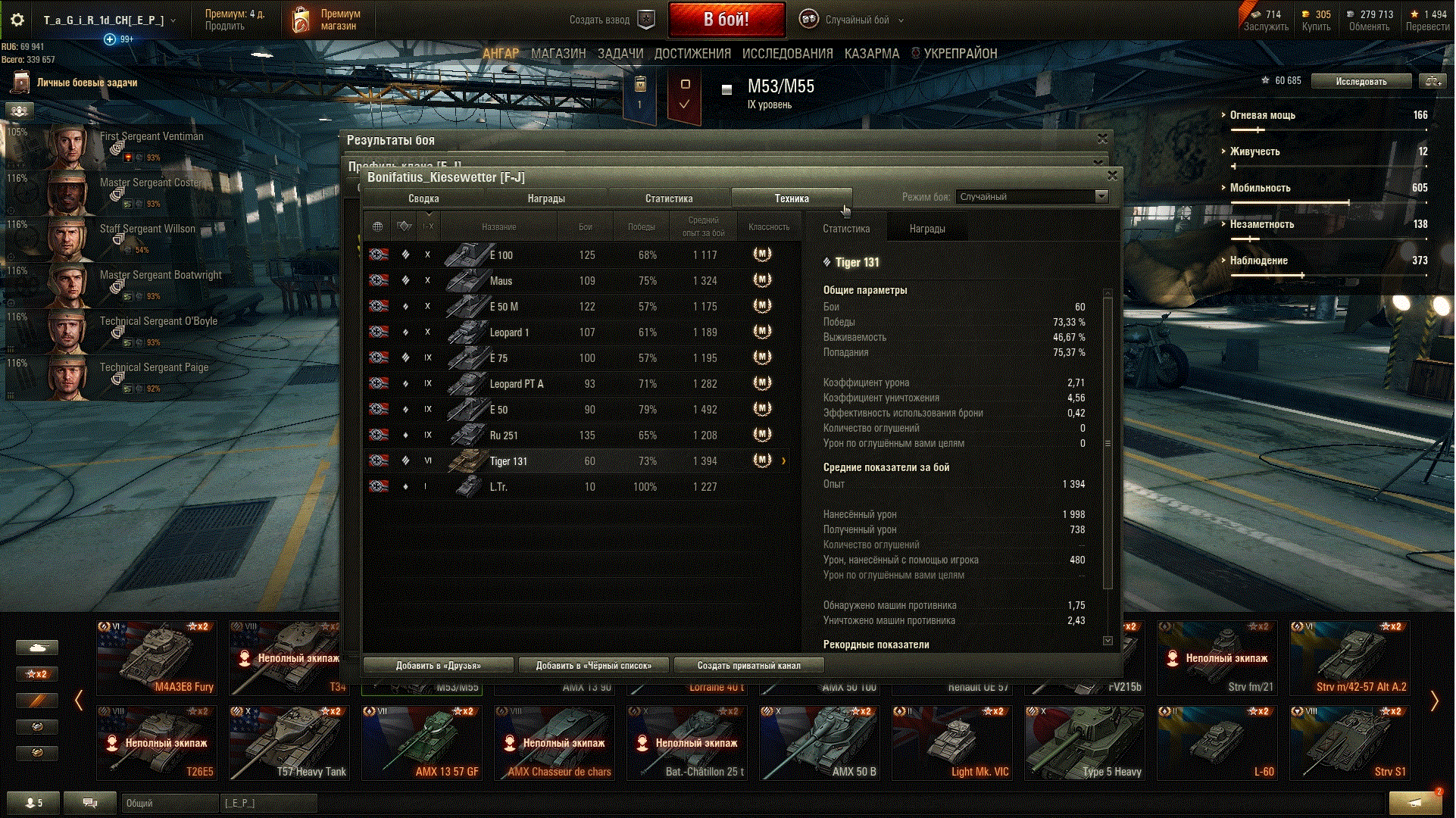This screenshot has width=1456, height=818.
Task: Select the AMX 50 B tank in carousel
Action: (820, 743)
